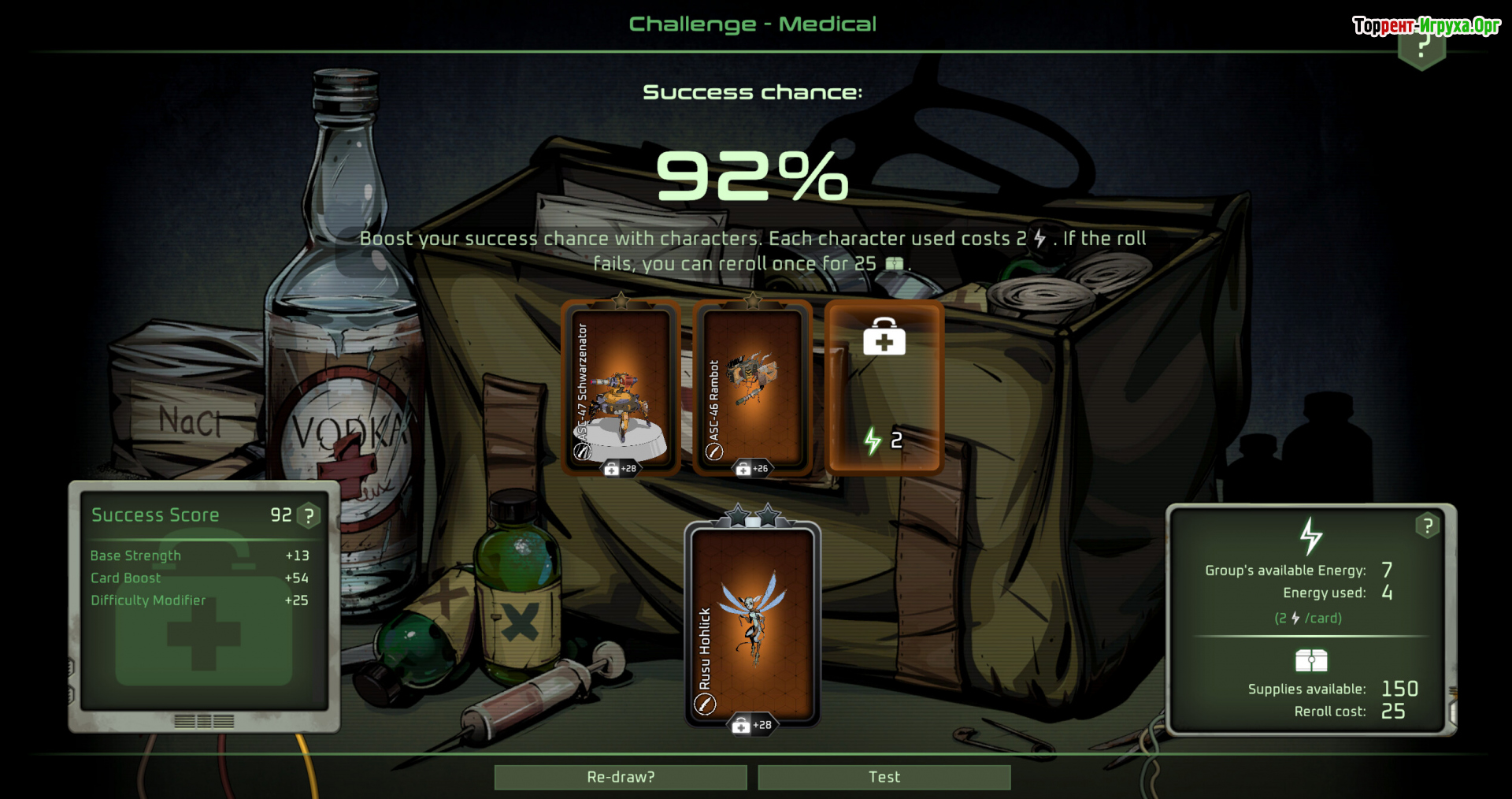The image size is (1512, 799).
Task: Start the Test roll
Action: [x=884, y=777]
